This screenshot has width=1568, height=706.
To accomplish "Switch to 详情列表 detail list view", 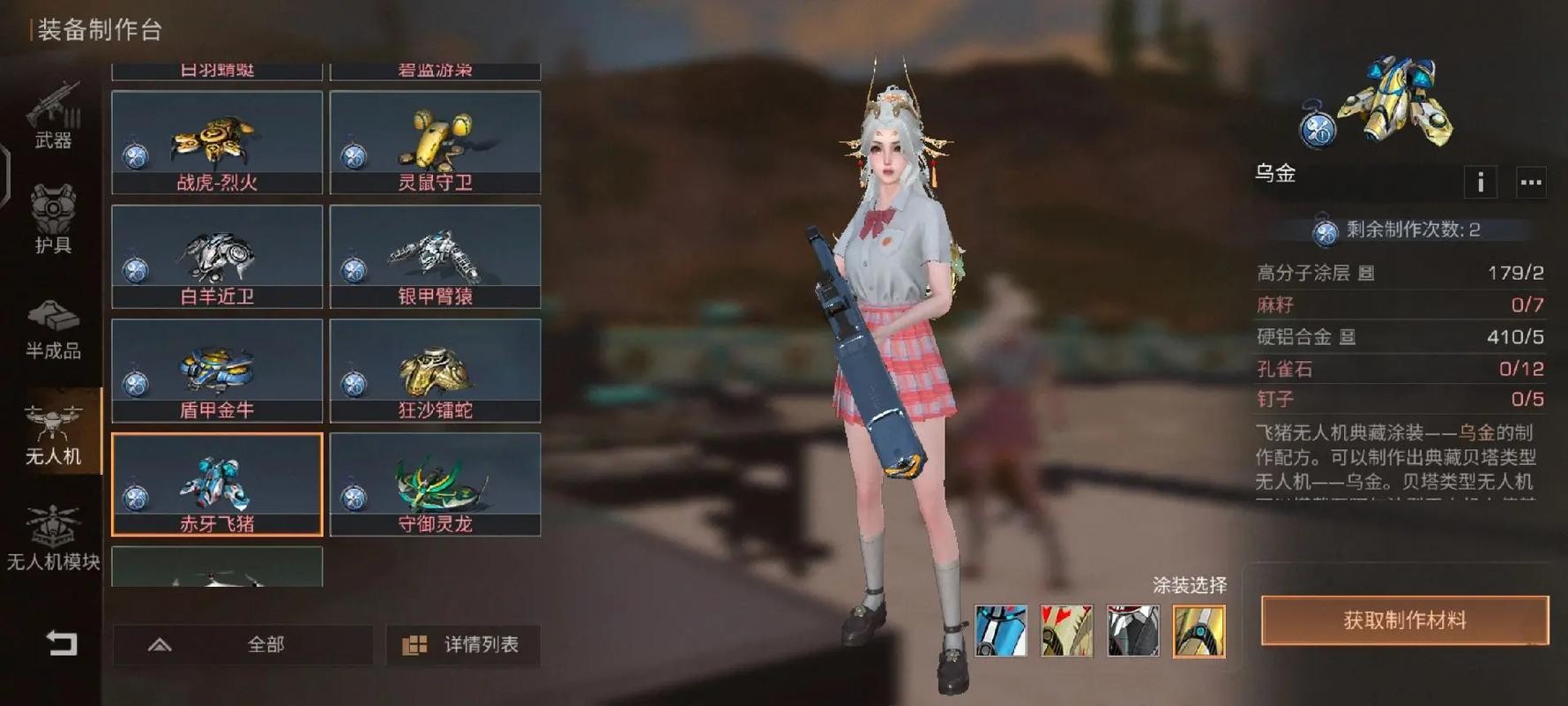I will (463, 644).
